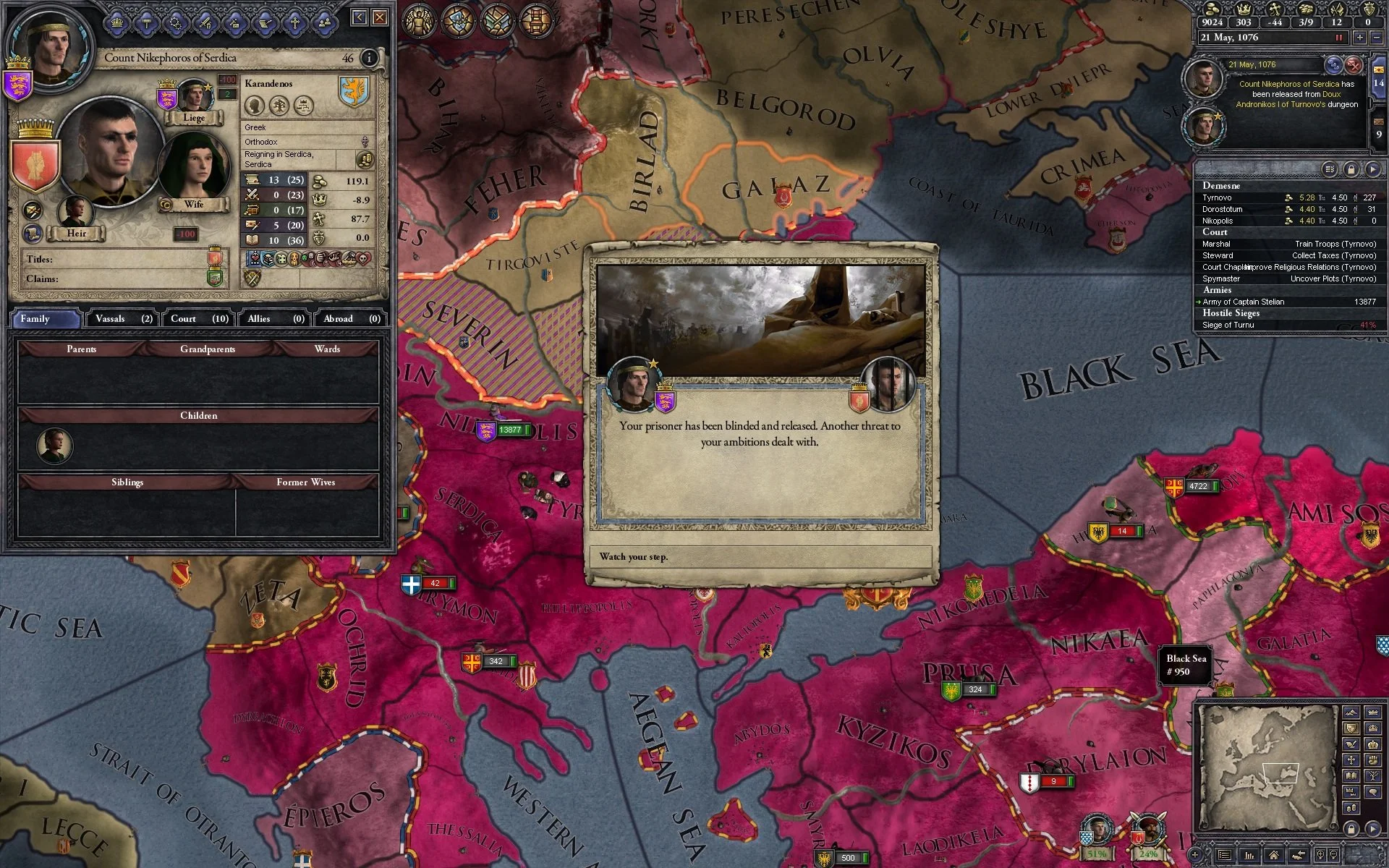Toggle the info button beside Count Nikephoros's age
The image size is (1389, 868).
pos(370,59)
